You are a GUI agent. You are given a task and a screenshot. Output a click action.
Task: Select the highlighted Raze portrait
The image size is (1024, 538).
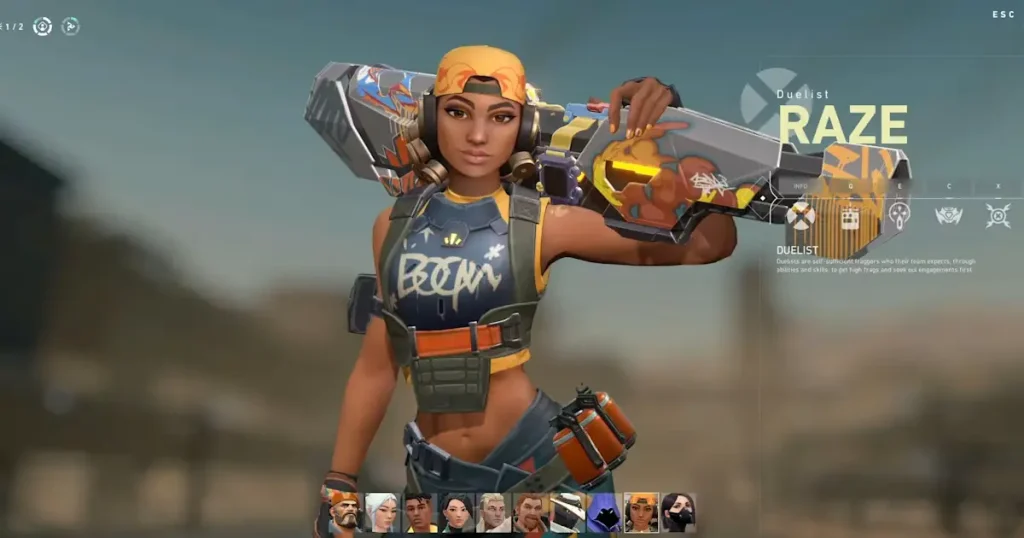[641, 512]
